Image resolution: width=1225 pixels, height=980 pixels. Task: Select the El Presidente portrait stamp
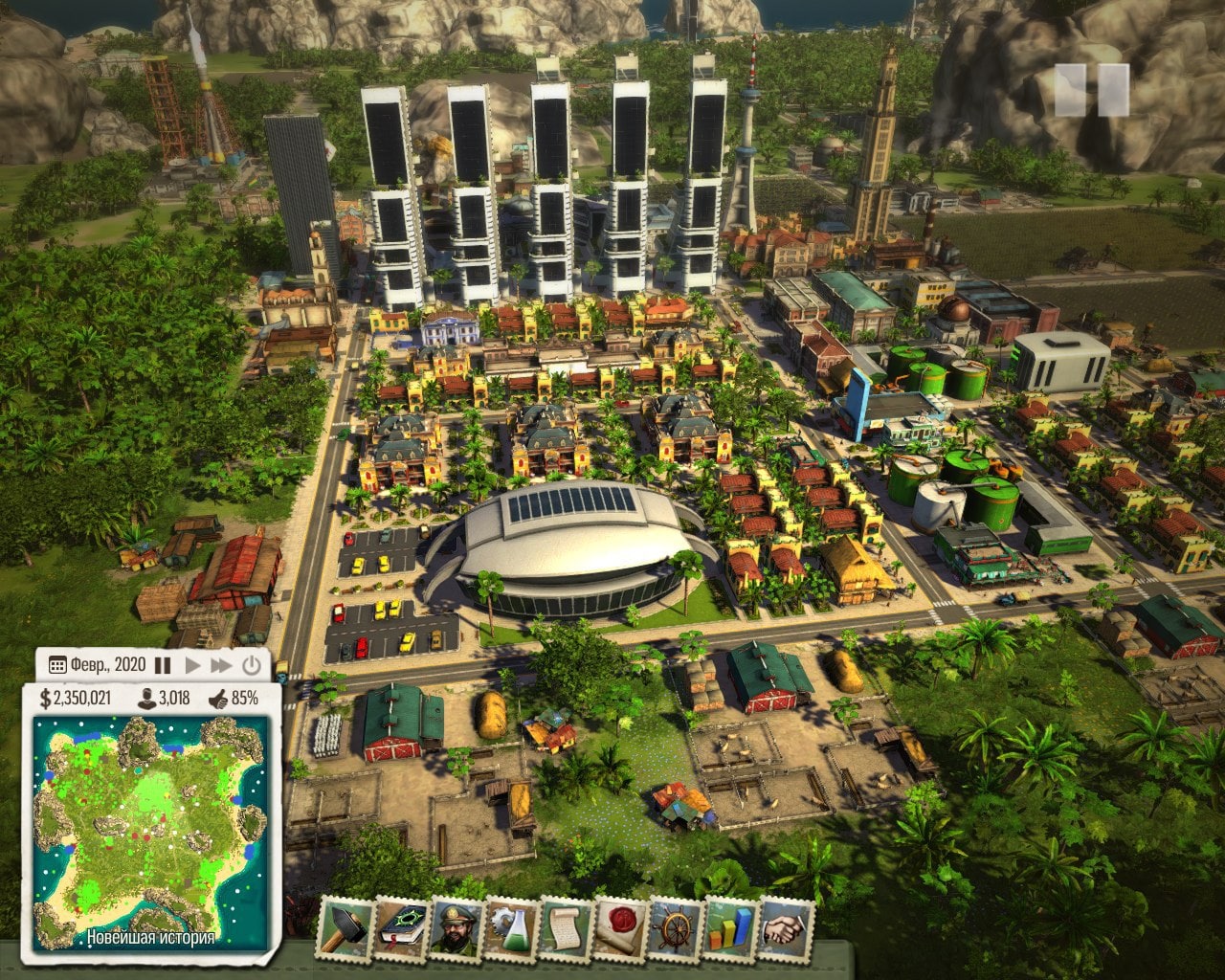tap(456, 925)
